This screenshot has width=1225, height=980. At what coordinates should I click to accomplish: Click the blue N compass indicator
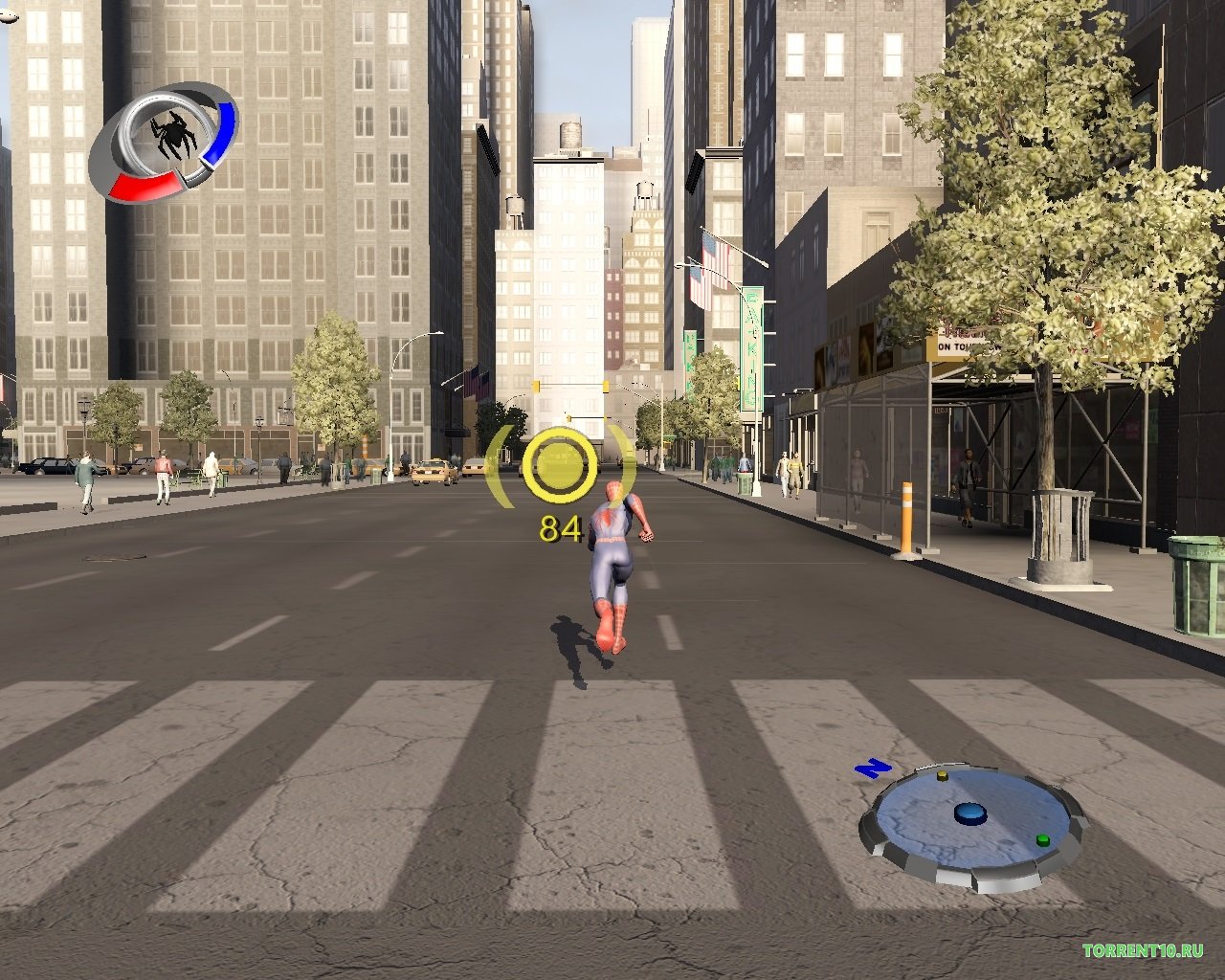[x=873, y=768]
